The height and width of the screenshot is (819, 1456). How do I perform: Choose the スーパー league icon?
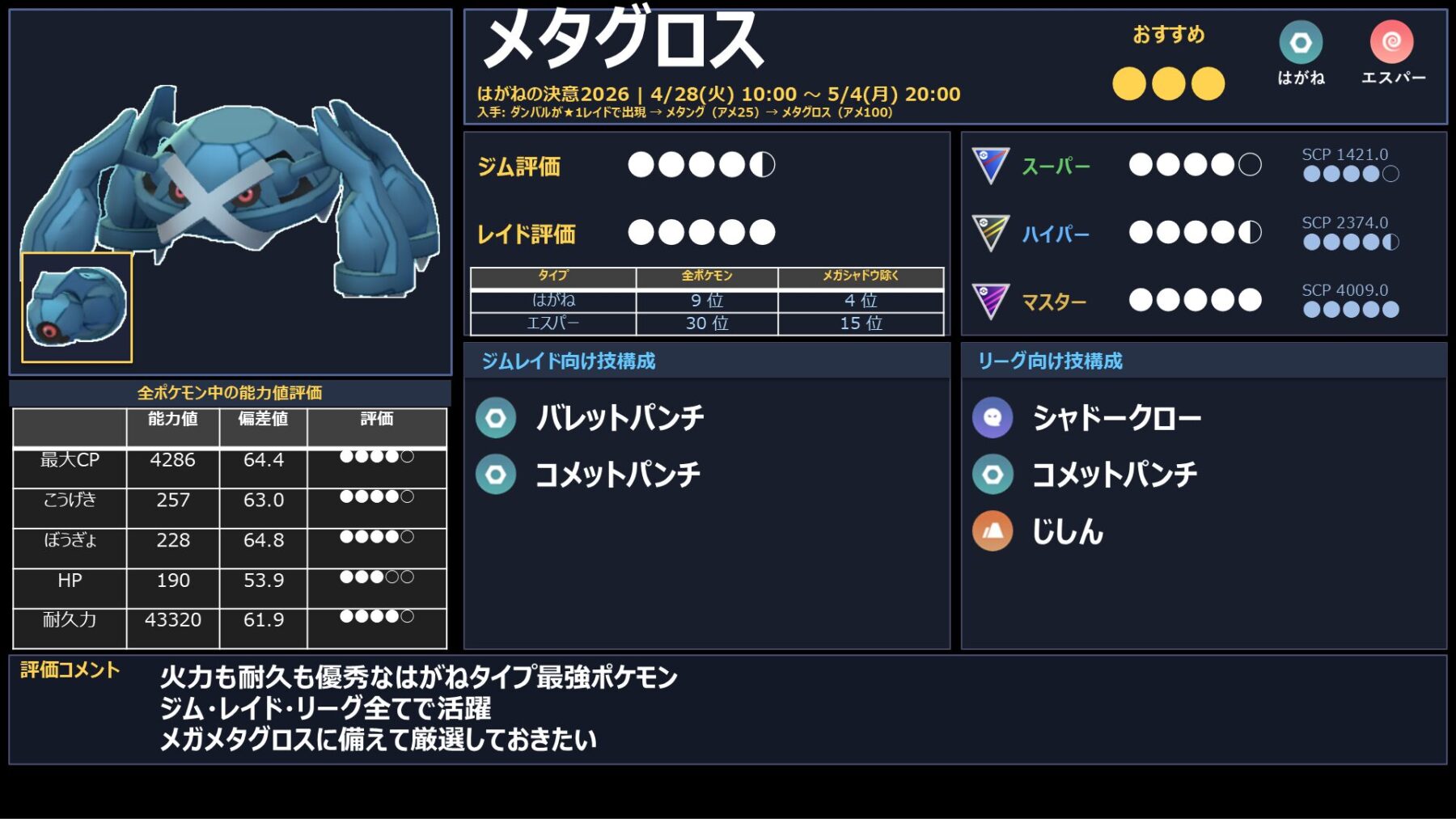(x=990, y=166)
